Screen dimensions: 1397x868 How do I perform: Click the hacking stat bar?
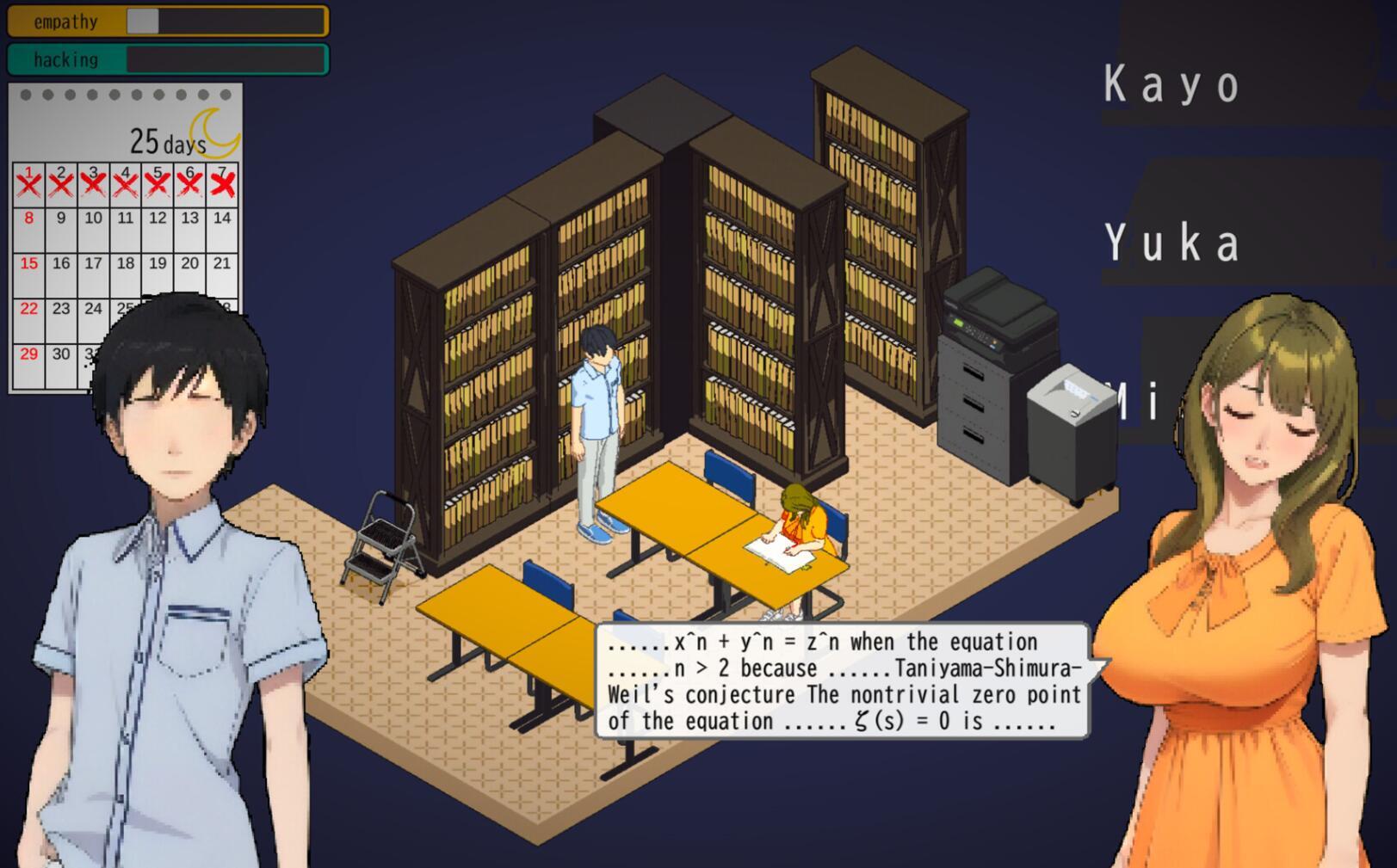[x=168, y=58]
